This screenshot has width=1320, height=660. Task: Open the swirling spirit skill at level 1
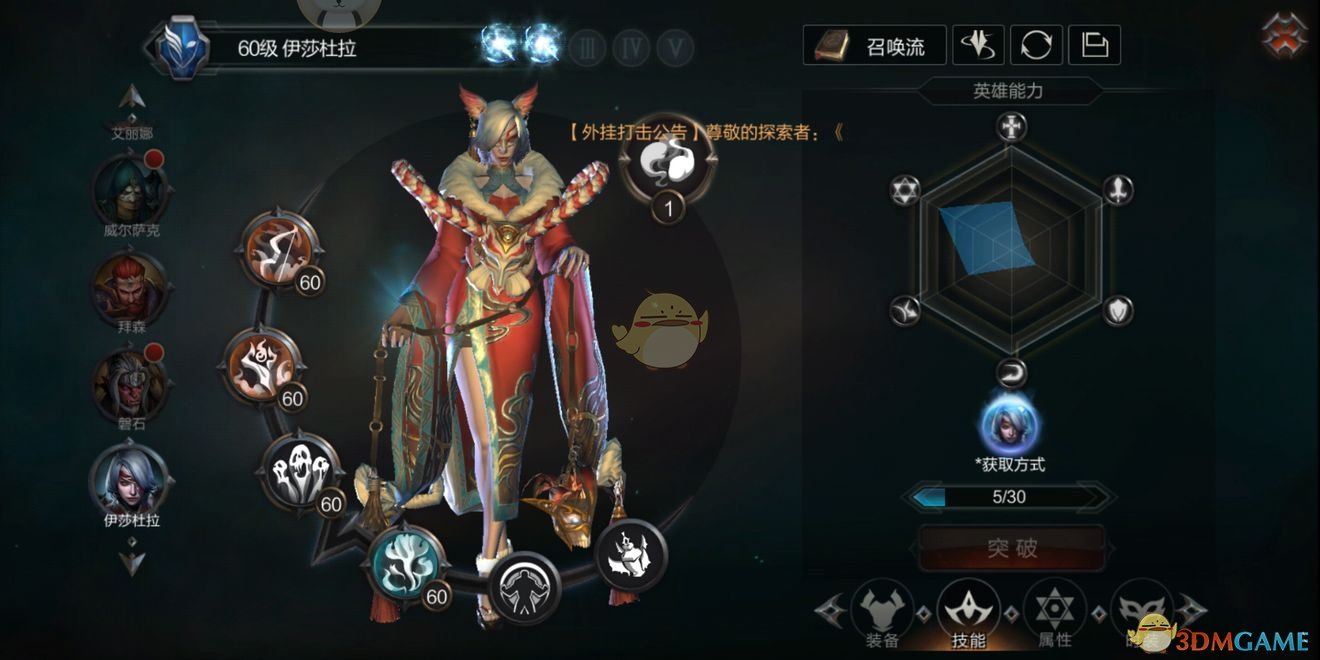668,160
